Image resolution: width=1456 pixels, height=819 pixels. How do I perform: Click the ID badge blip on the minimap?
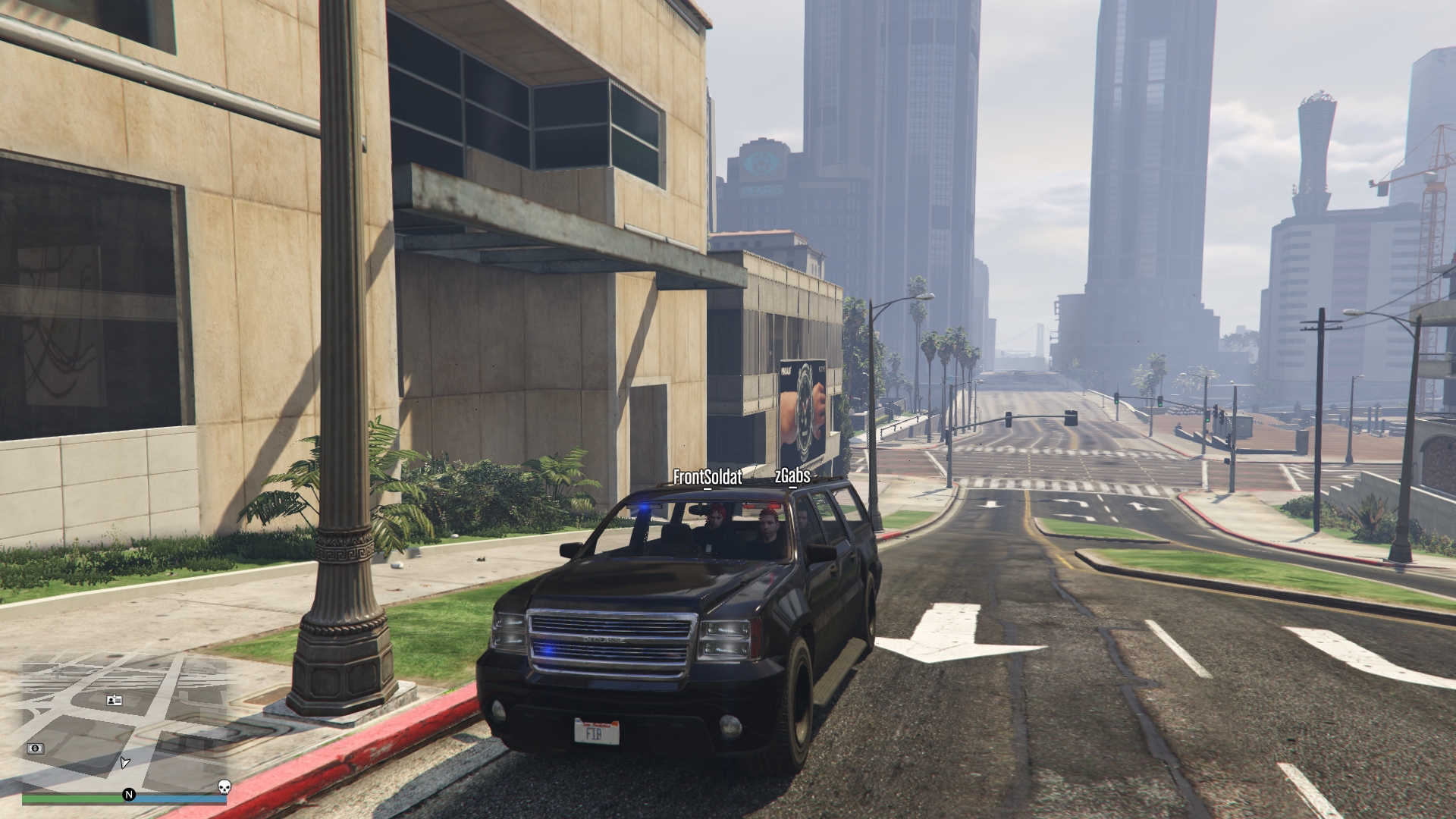point(114,700)
